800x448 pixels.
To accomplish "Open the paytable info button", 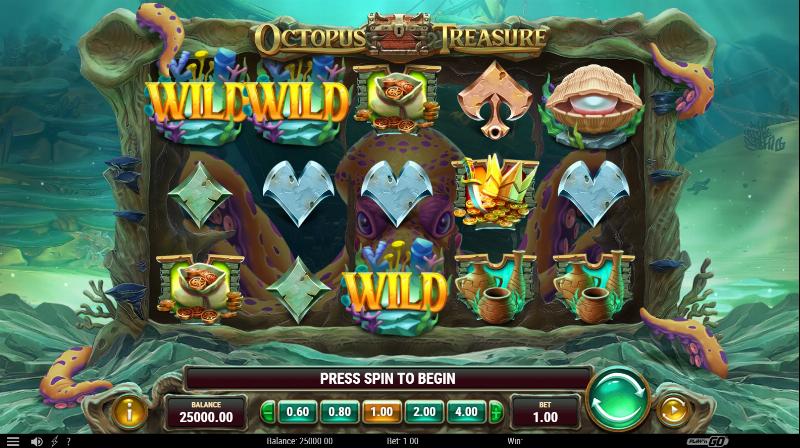I will (x=128, y=410).
